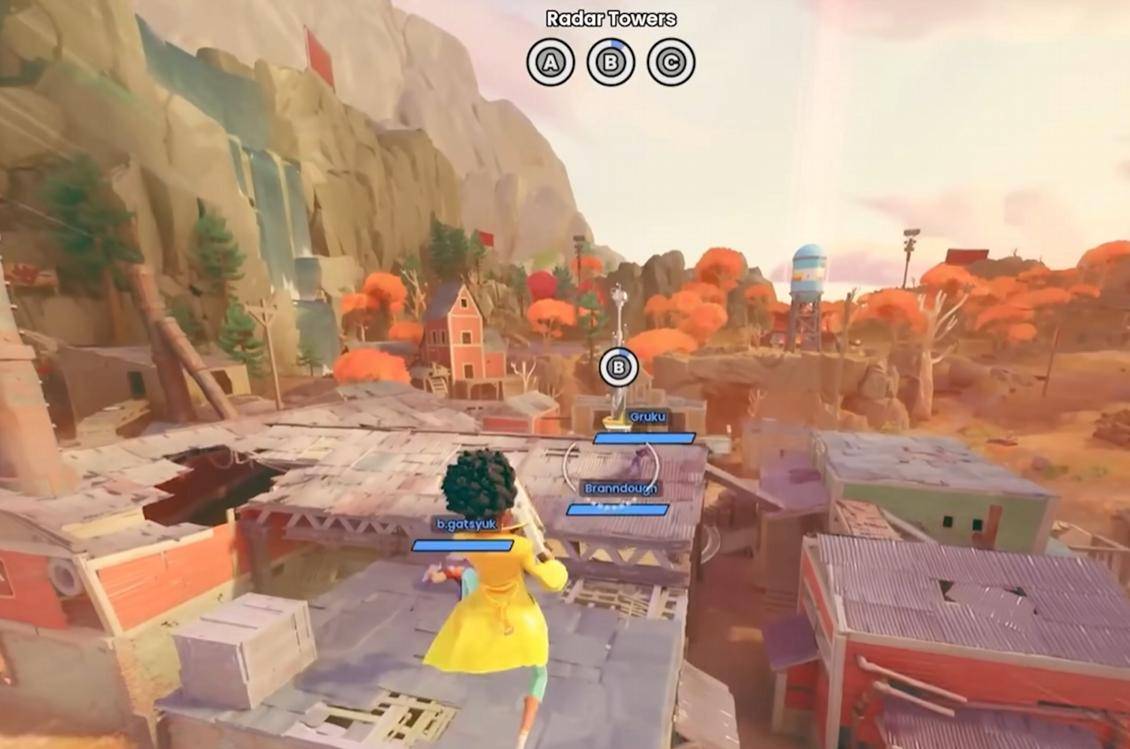Click the B icon under the Radar Towers heading
Image resolution: width=1130 pixels, height=749 pixels.
(611, 63)
